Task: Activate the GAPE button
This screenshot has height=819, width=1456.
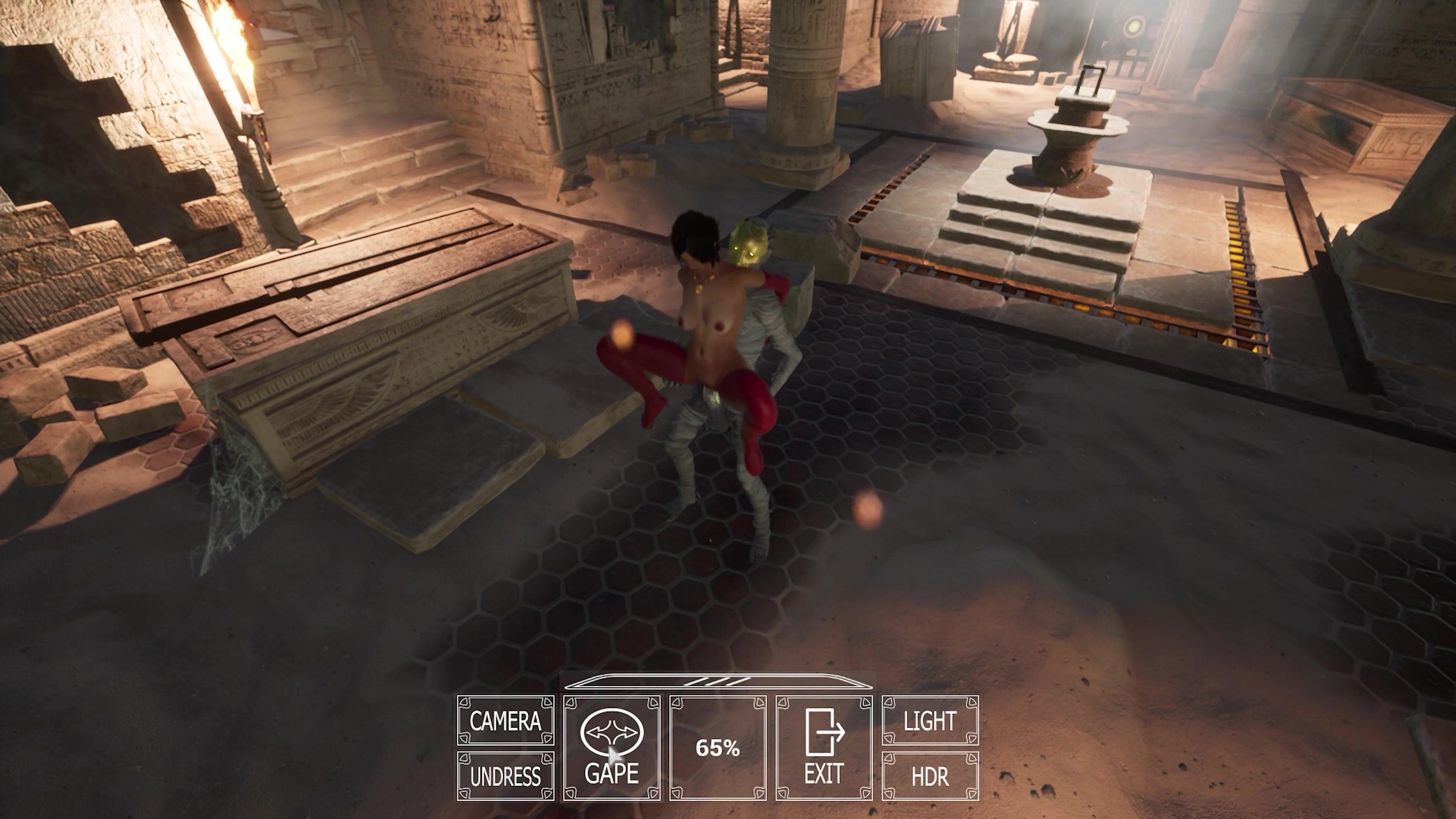Action: click(612, 748)
